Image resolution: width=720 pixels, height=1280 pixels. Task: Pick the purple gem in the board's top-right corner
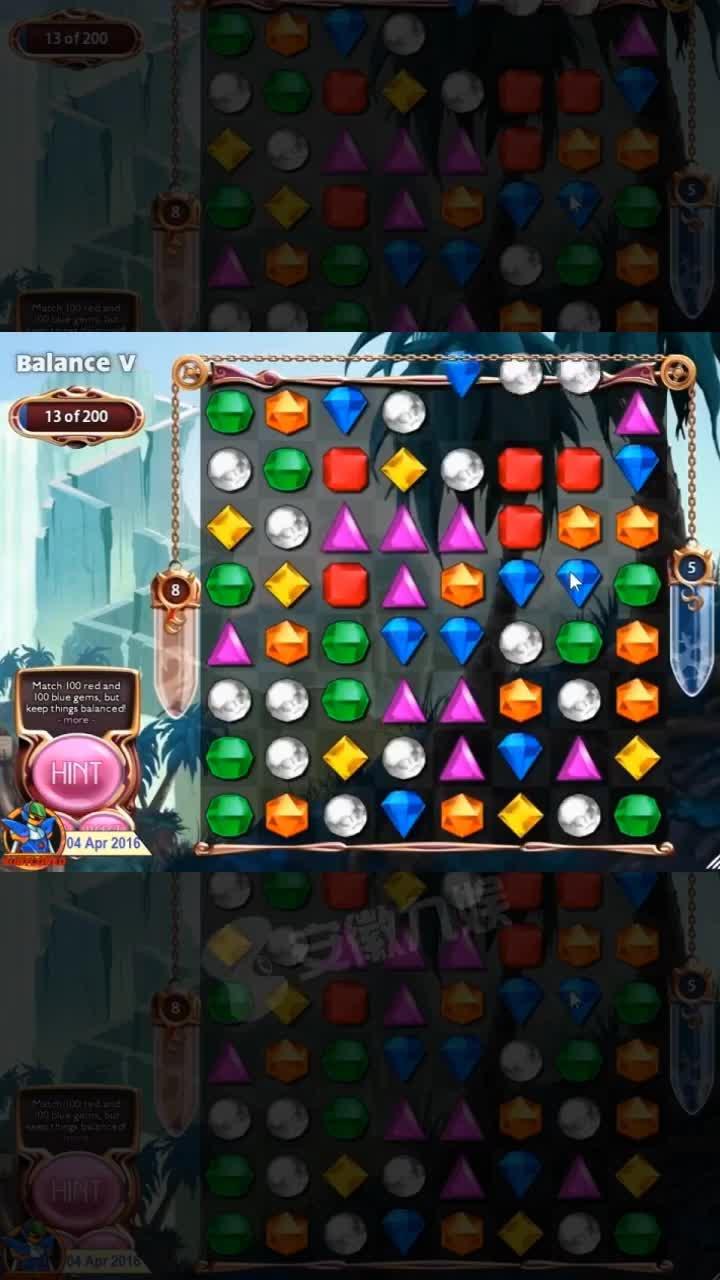637,412
